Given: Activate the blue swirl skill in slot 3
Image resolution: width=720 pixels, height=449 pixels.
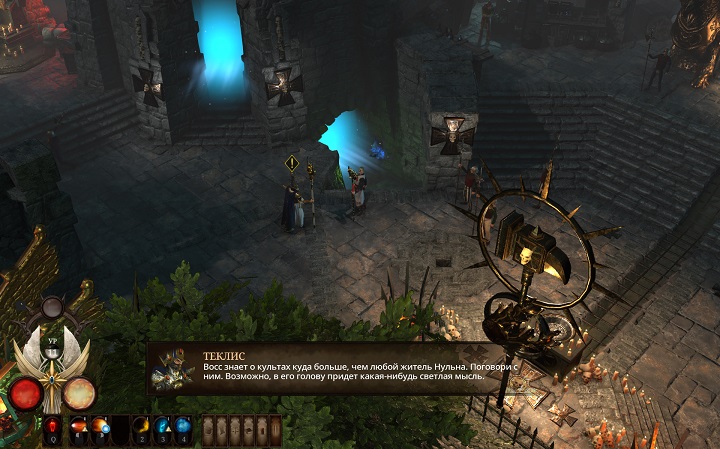Looking at the screenshot, I should coord(162,430).
